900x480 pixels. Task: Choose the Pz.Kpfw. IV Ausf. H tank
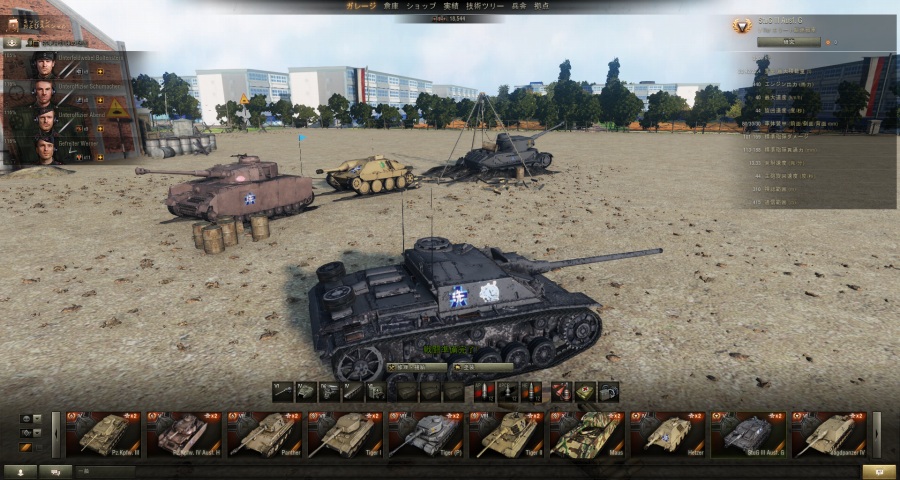point(184,434)
